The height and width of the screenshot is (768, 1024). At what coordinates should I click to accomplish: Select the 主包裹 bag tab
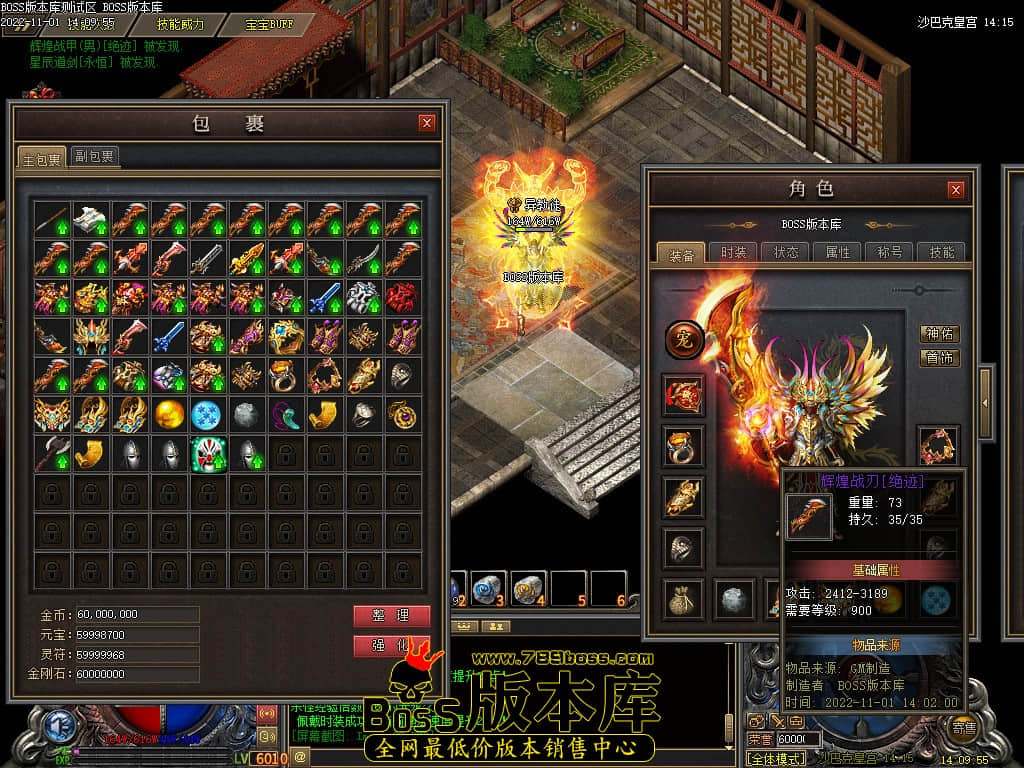point(42,158)
